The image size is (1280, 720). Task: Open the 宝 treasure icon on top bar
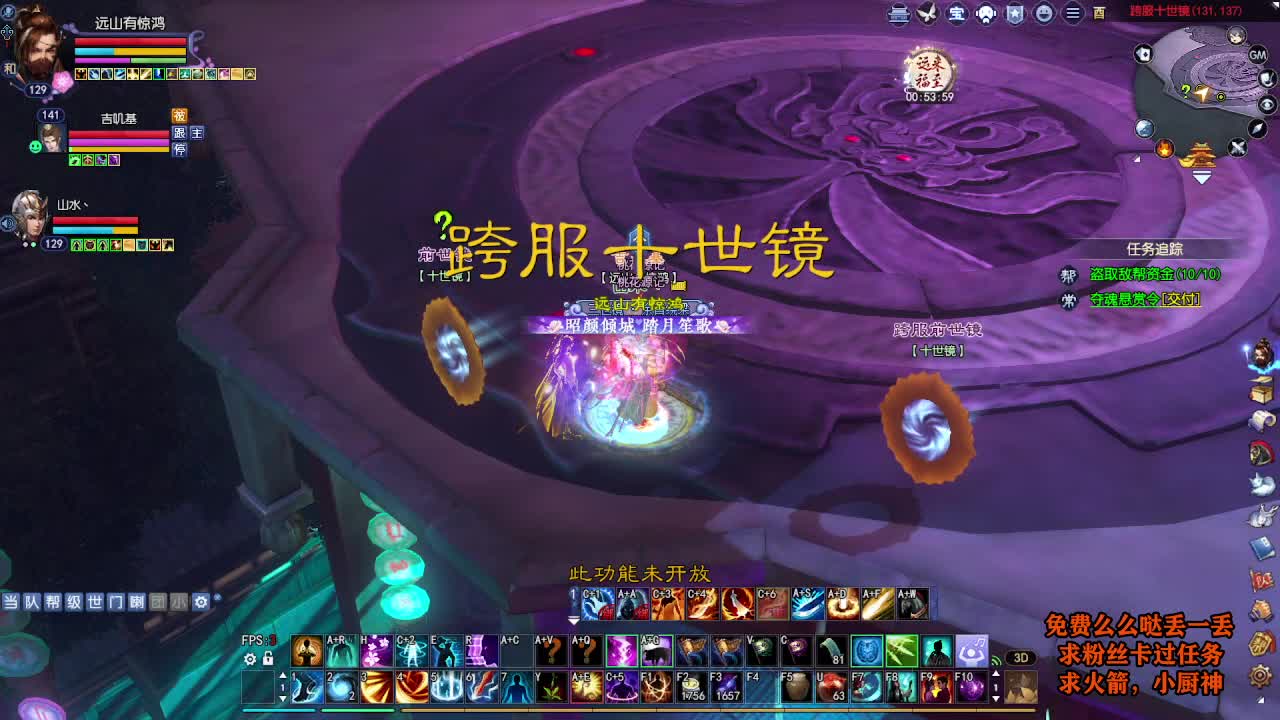pyautogui.click(x=955, y=14)
